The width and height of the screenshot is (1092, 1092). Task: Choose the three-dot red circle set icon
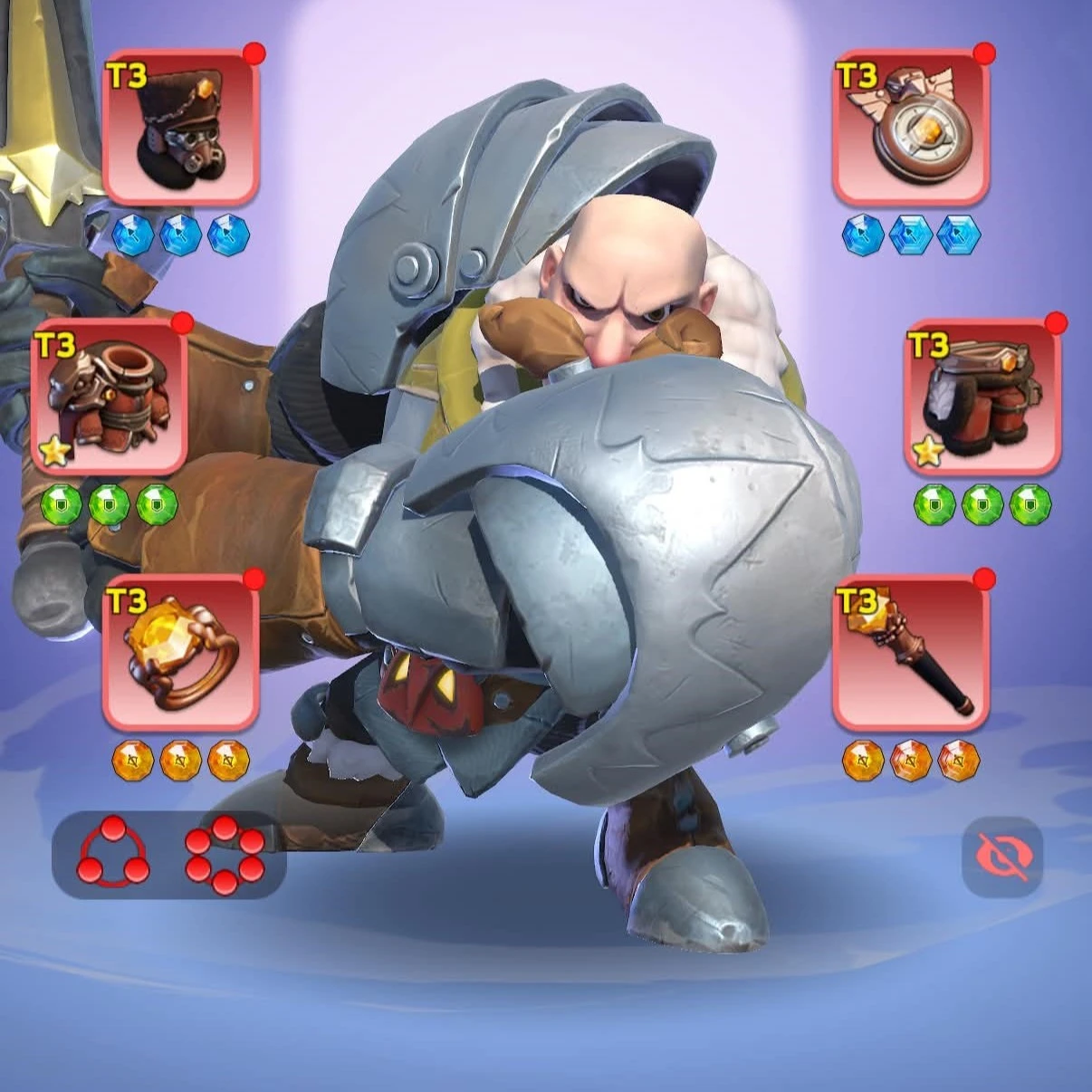[113, 854]
